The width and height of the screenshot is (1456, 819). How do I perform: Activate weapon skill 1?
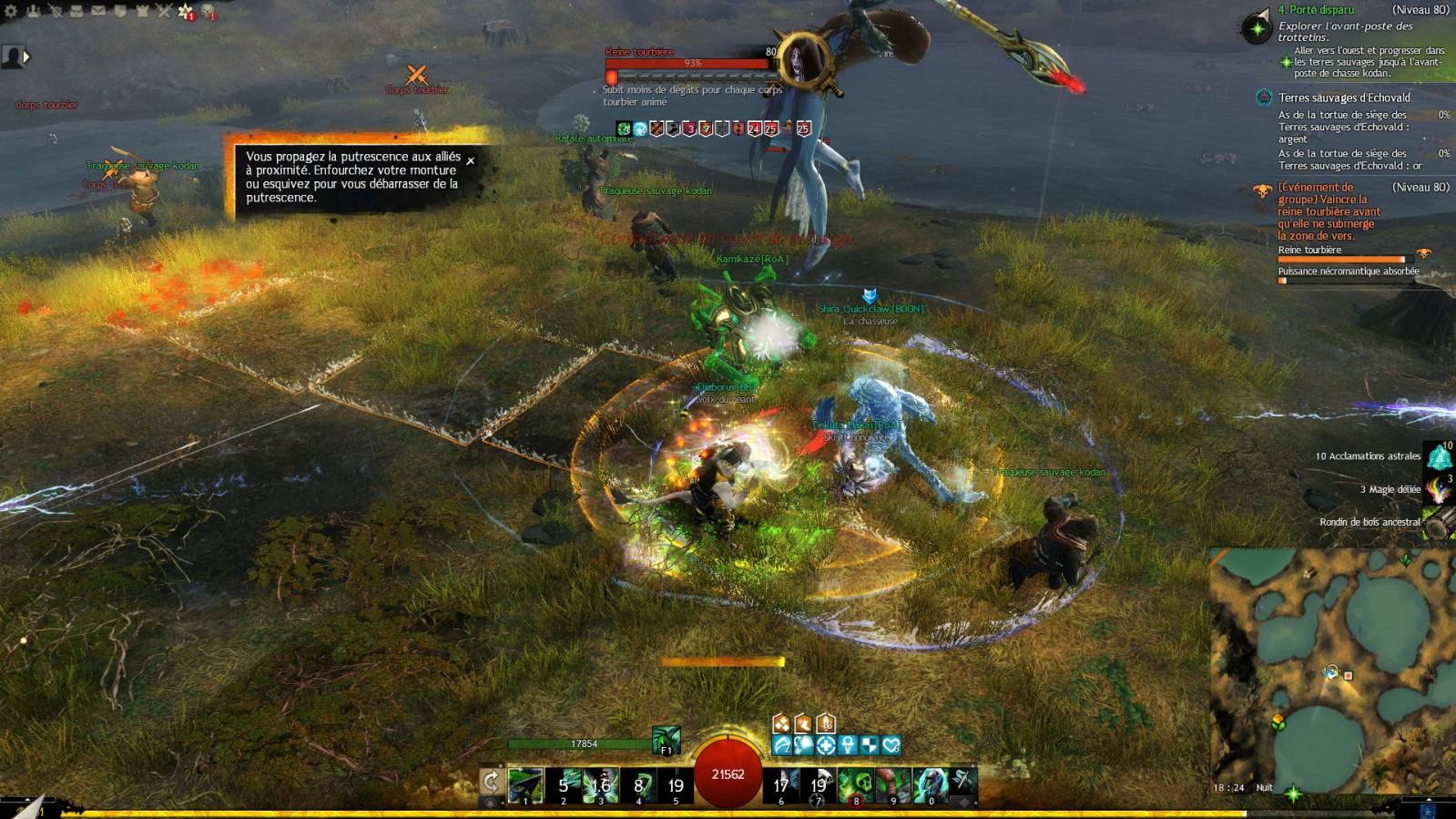point(525,784)
